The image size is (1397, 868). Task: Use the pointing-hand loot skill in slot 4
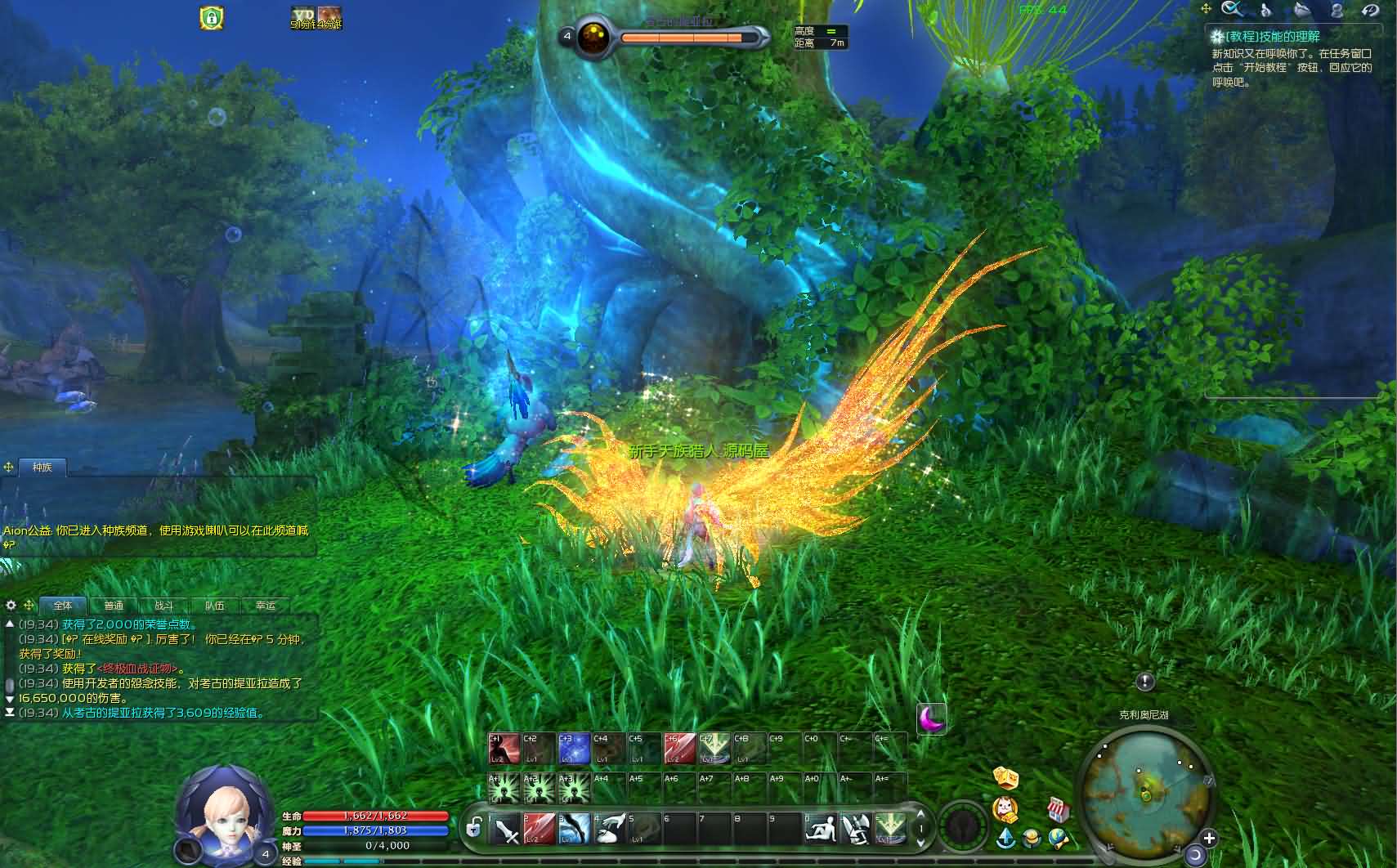pyautogui.click(x=610, y=829)
